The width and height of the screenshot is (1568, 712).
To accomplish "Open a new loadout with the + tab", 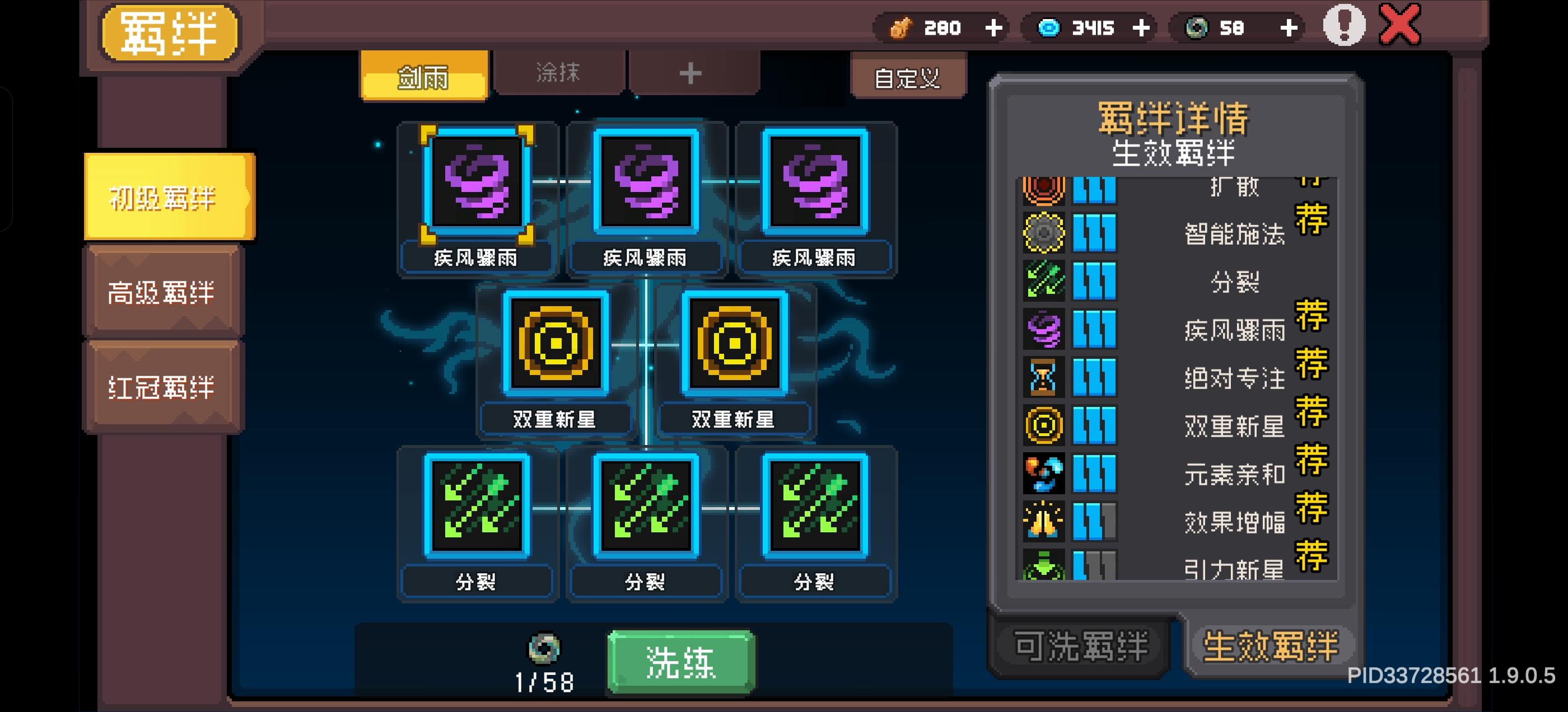I will pos(690,75).
